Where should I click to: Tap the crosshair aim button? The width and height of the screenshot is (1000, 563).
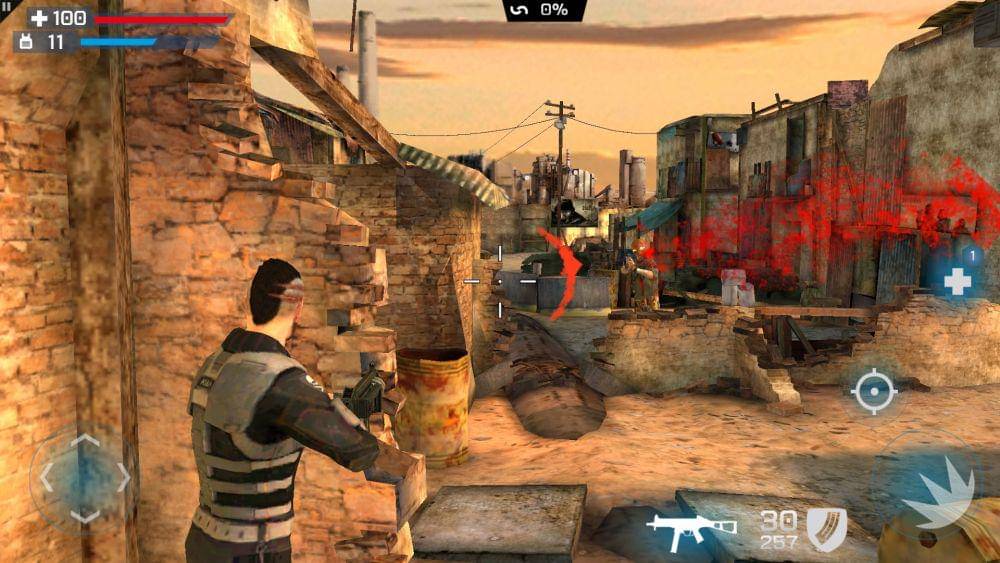click(x=873, y=391)
